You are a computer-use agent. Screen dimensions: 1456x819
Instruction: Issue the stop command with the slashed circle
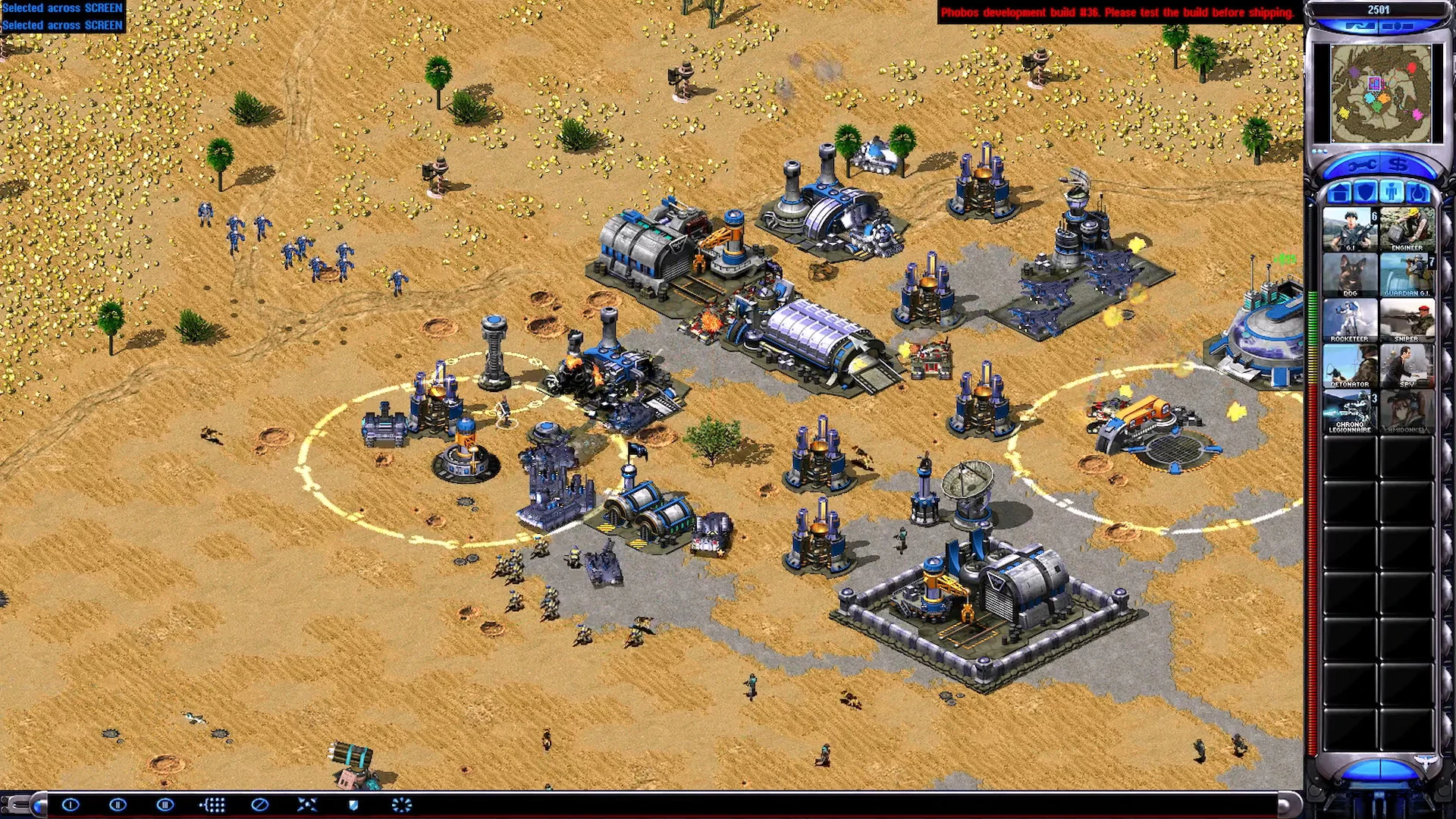[x=259, y=805]
